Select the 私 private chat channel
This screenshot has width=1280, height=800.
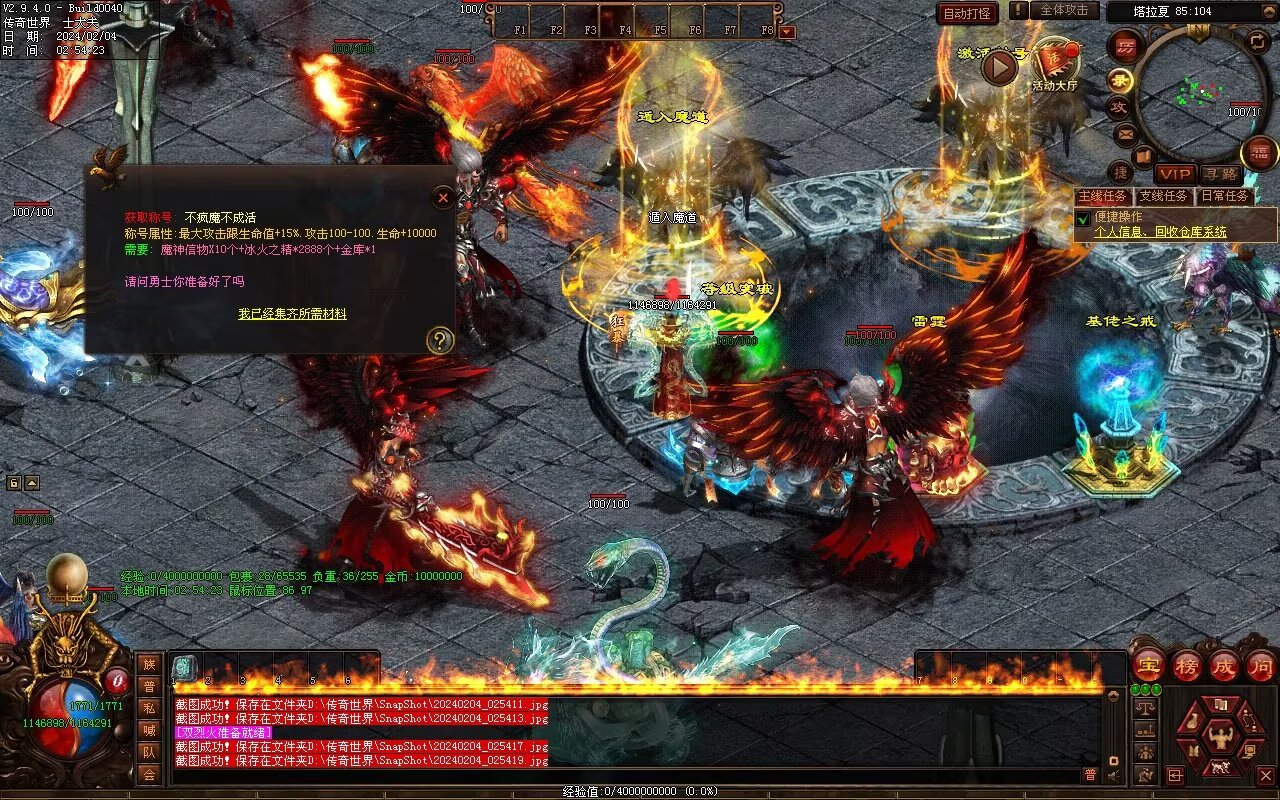(x=149, y=708)
